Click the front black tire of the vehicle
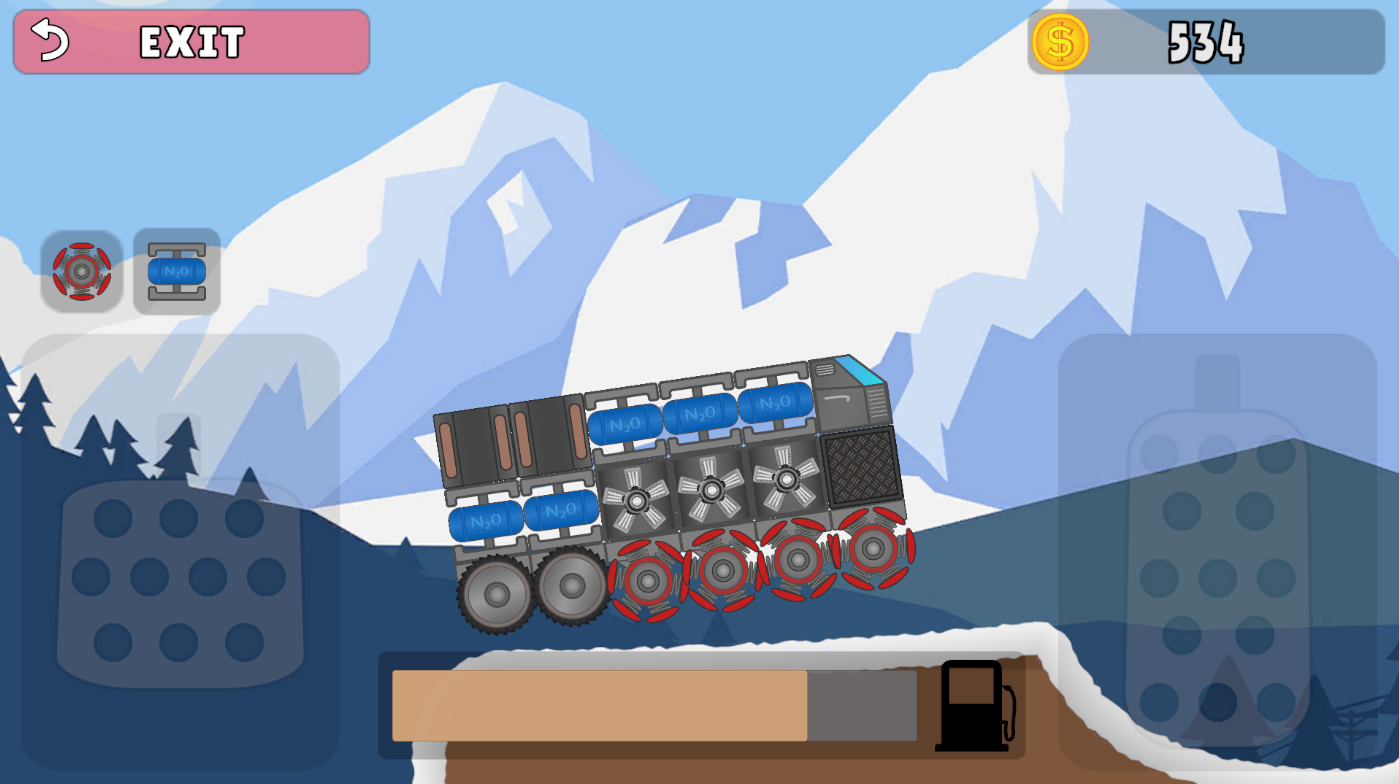 (495, 594)
